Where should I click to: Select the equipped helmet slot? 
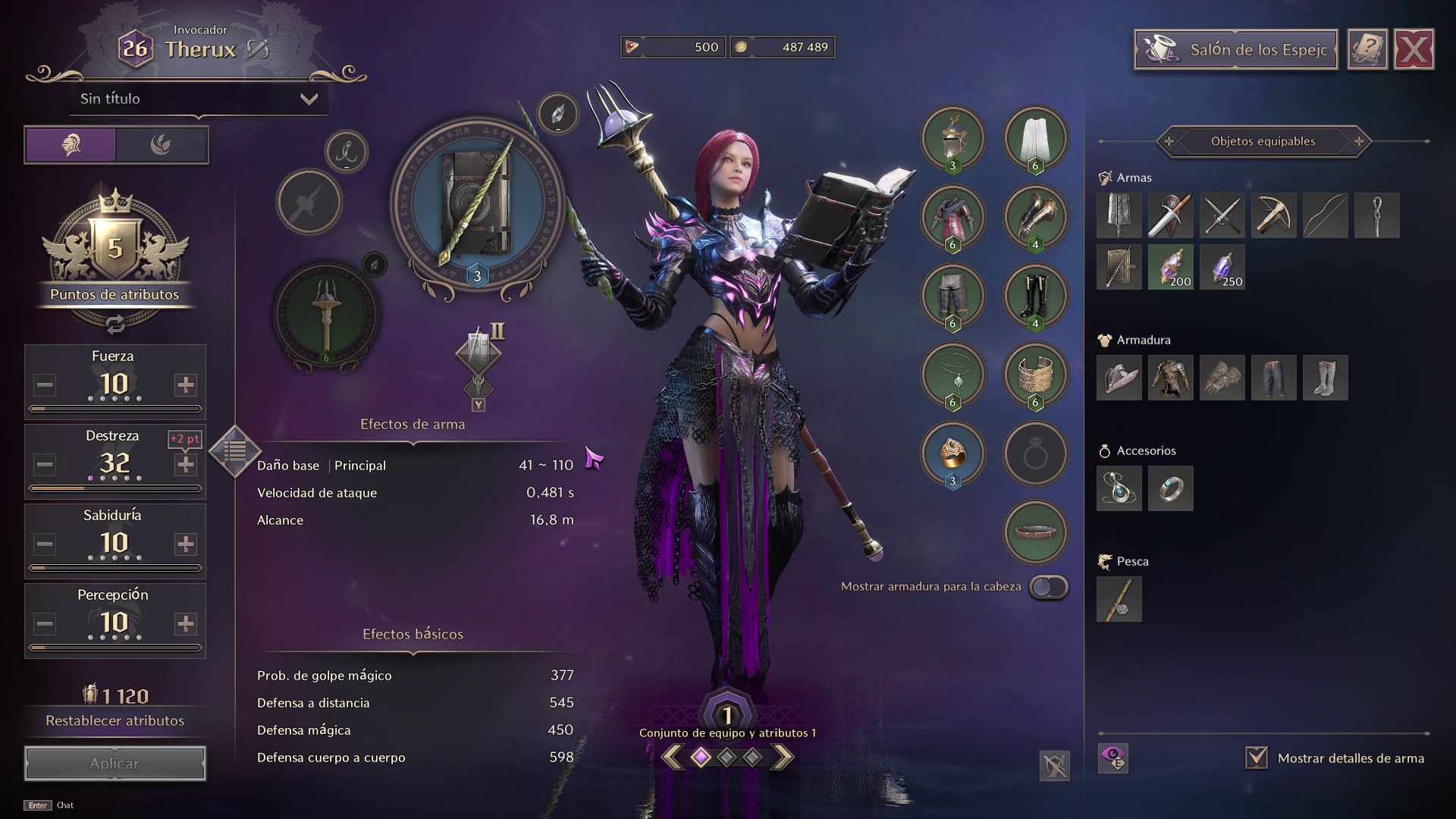coord(952,138)
